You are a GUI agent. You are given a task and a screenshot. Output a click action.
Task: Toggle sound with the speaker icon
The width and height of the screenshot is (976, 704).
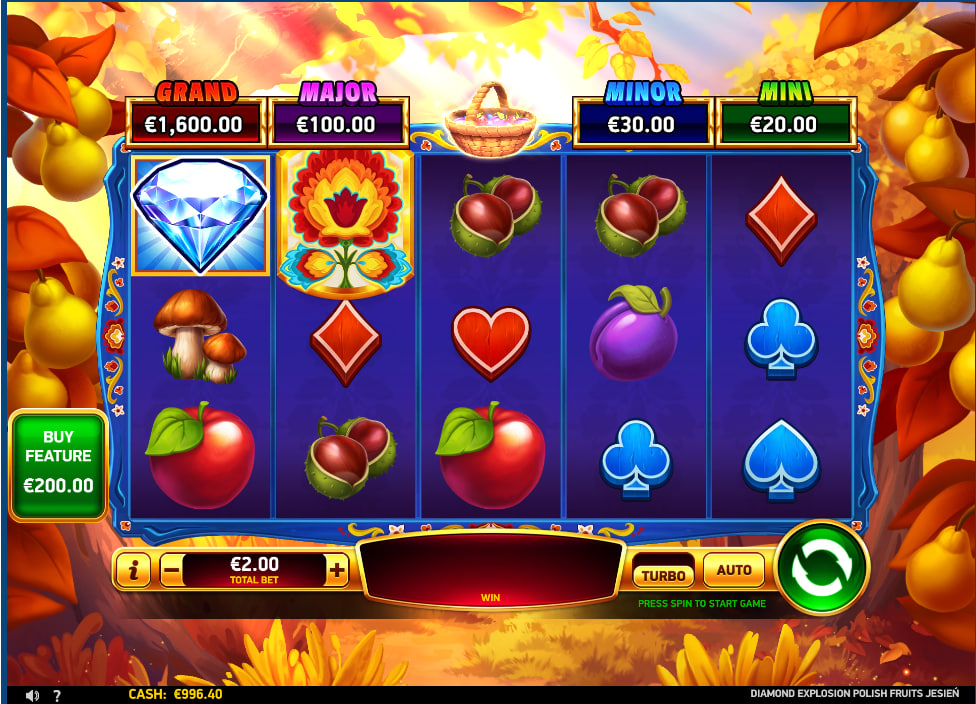[32, 695]
